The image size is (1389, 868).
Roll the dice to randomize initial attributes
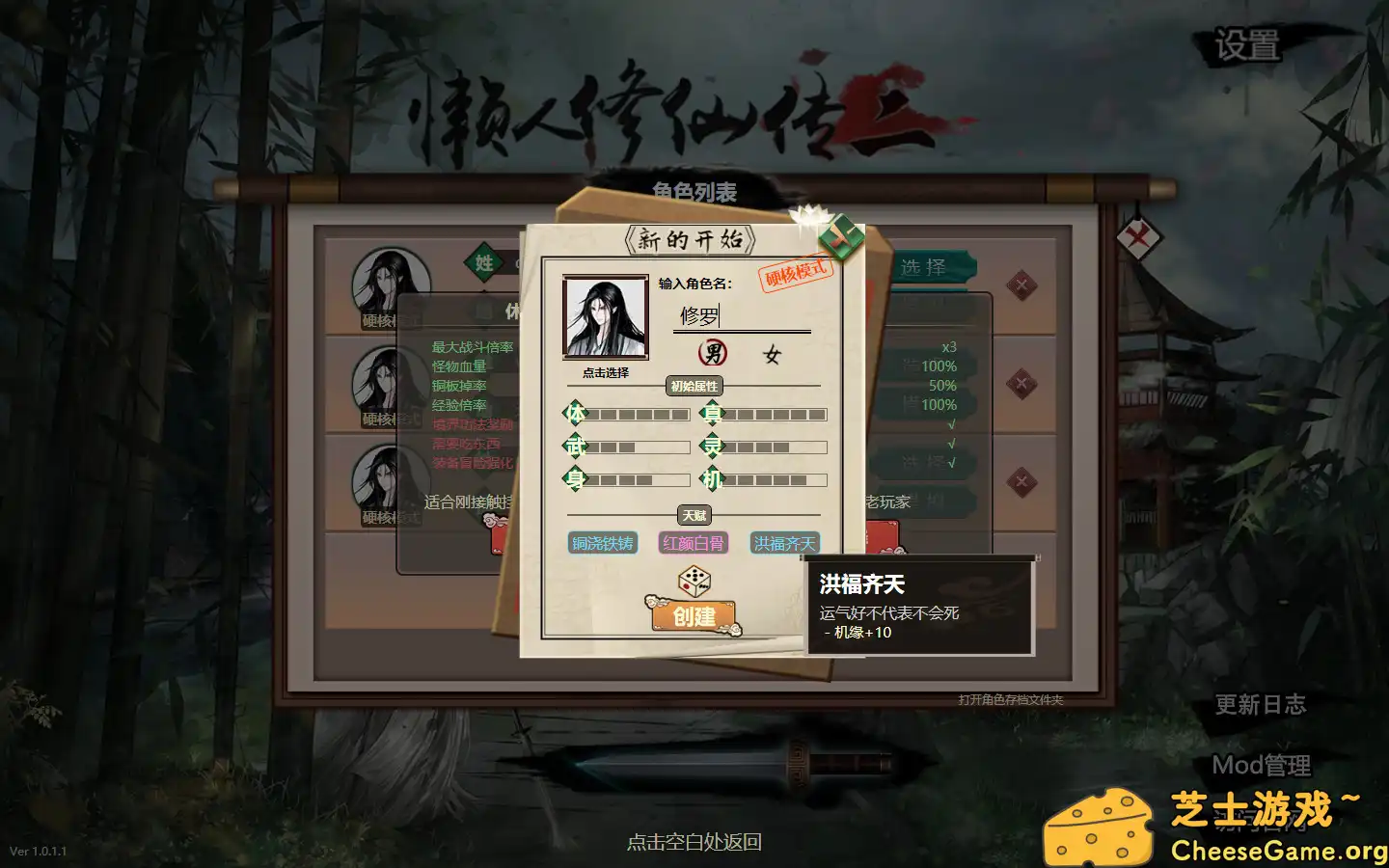click(694, 580)
